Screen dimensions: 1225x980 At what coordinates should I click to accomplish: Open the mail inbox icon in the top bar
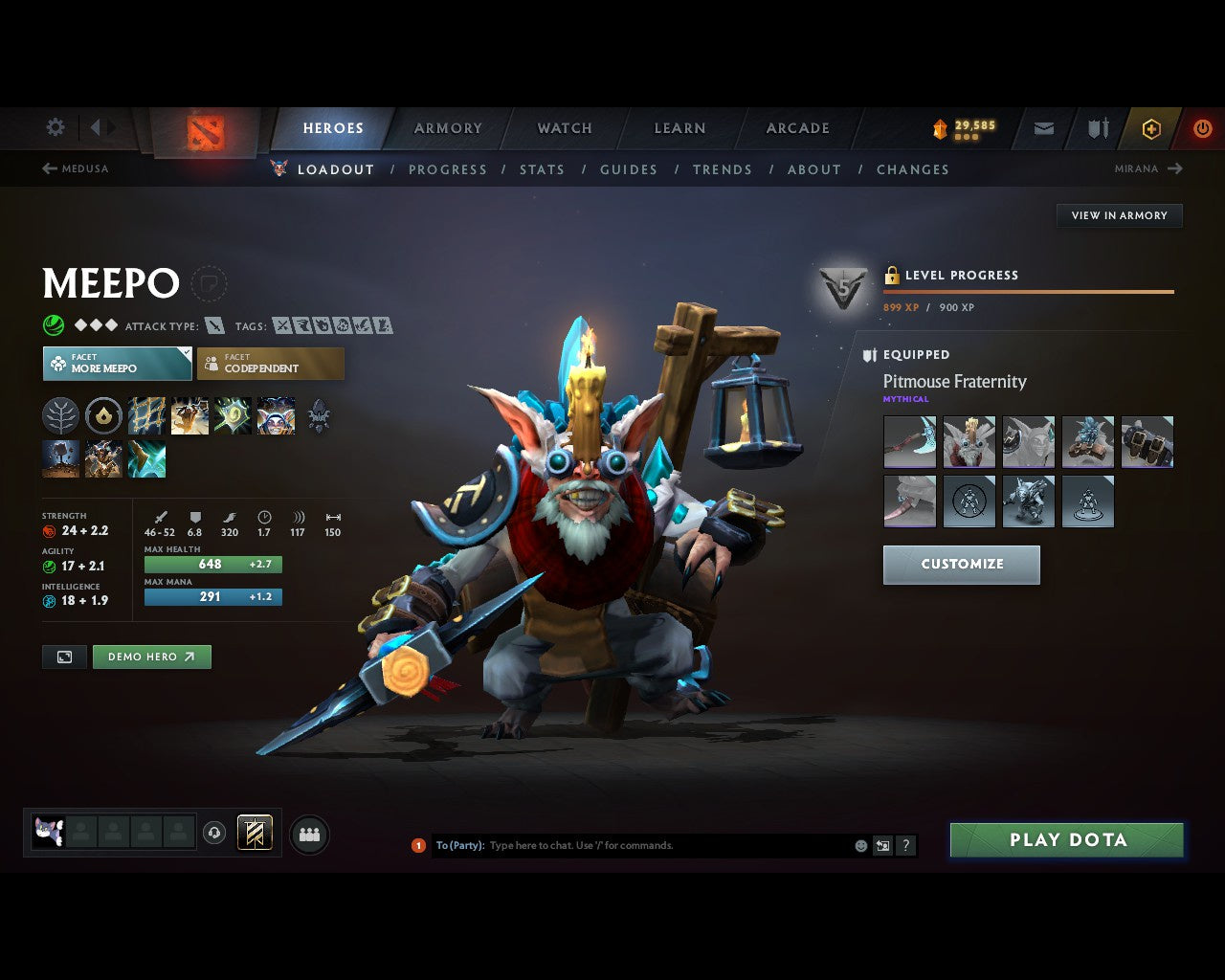coord(1042,128)
